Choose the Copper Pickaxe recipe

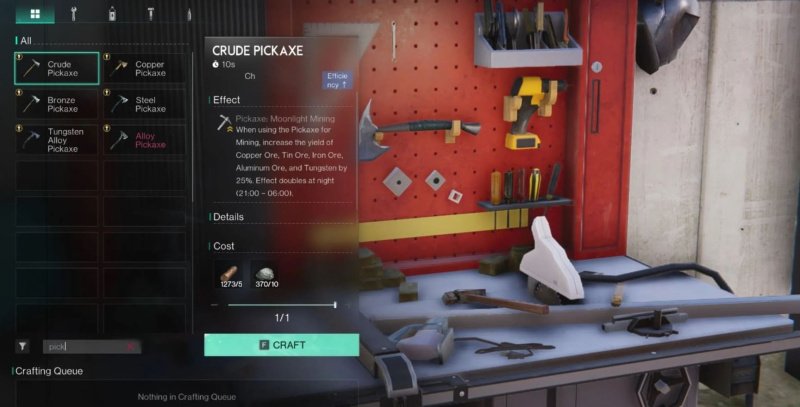[x=145, y=69]
